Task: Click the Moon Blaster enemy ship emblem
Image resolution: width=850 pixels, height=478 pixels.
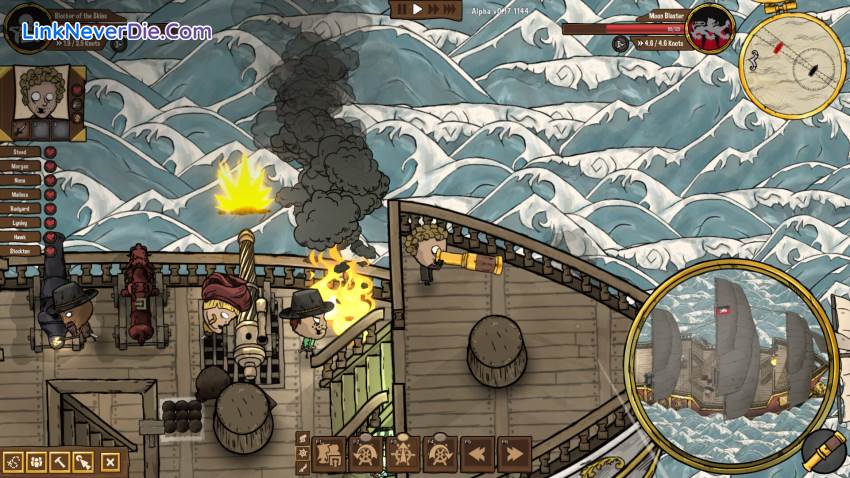Action: coord(711,27)
